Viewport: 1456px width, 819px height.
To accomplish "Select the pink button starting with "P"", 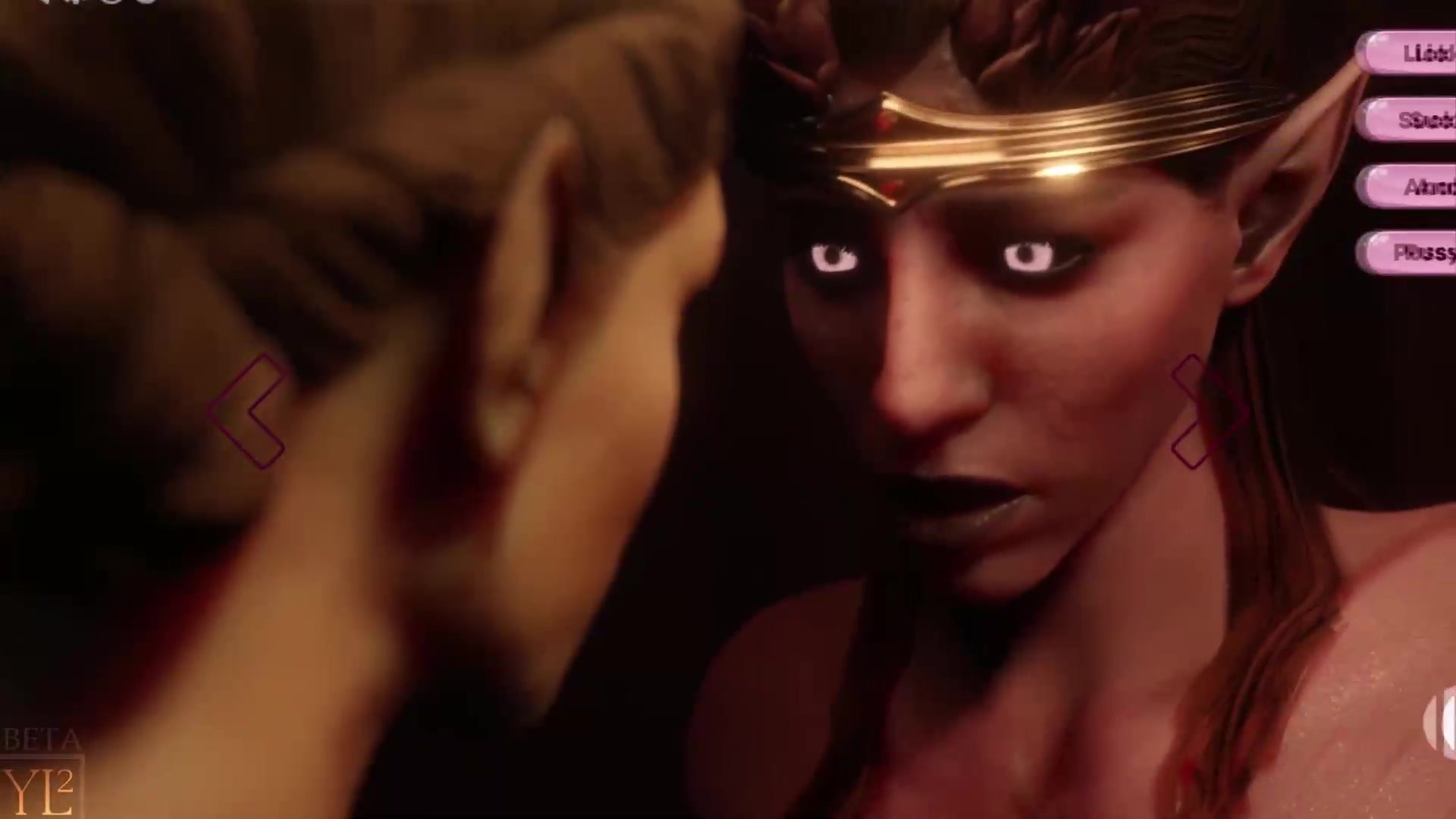I will 1410,253.
